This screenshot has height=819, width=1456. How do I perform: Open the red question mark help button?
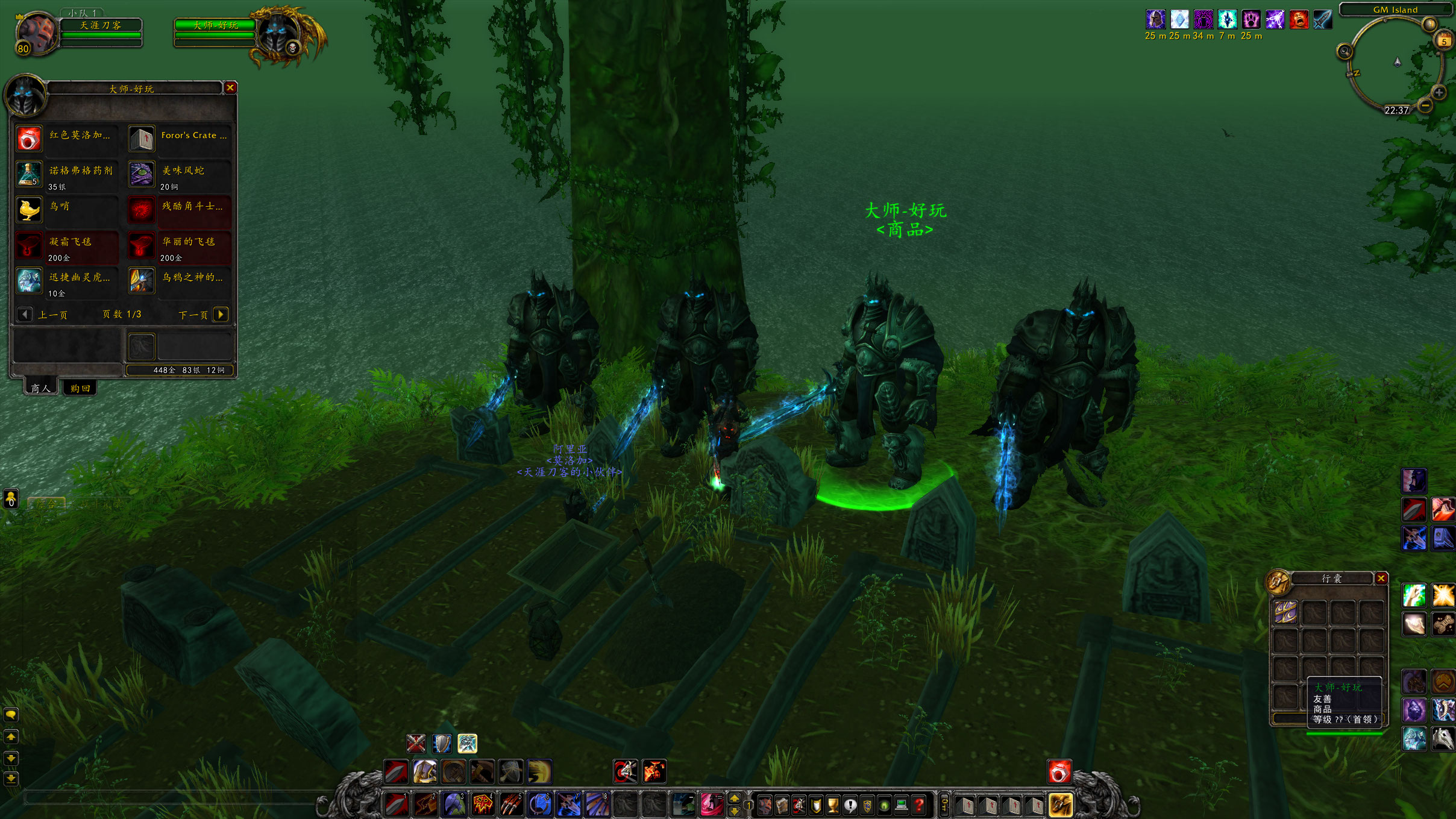918,805
